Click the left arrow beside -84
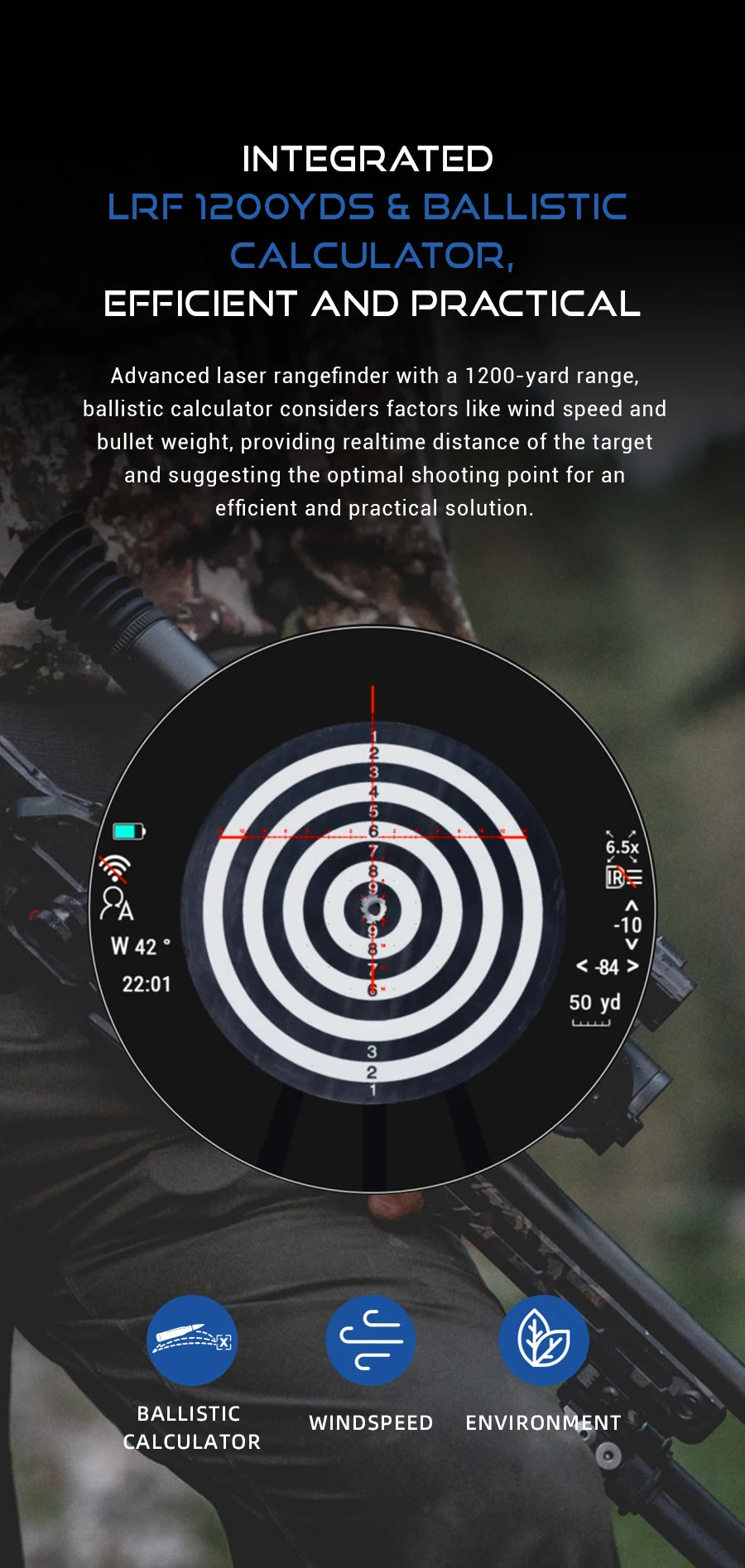 [x=582, y=966]
